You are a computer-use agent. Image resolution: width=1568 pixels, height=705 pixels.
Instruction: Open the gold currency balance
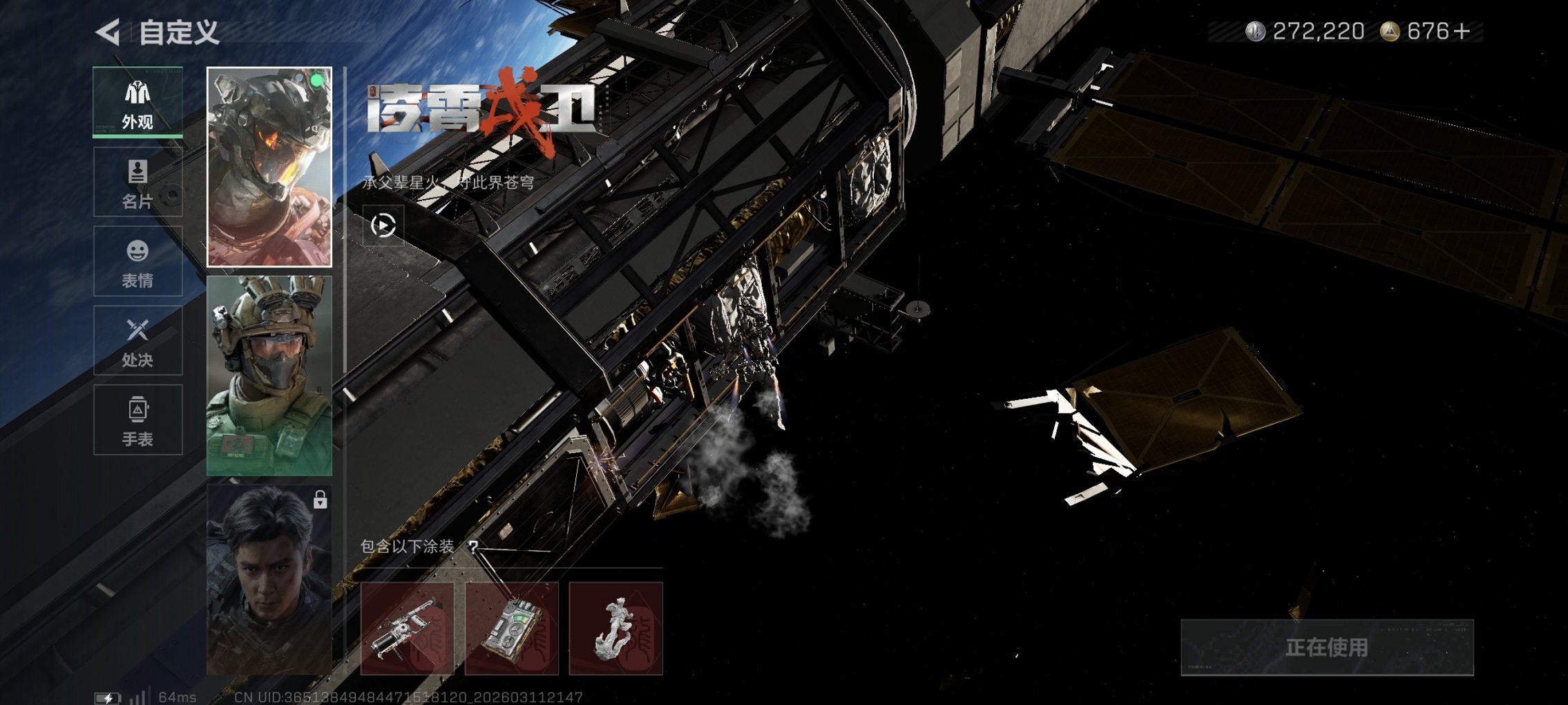click(x=1426, y=32)
